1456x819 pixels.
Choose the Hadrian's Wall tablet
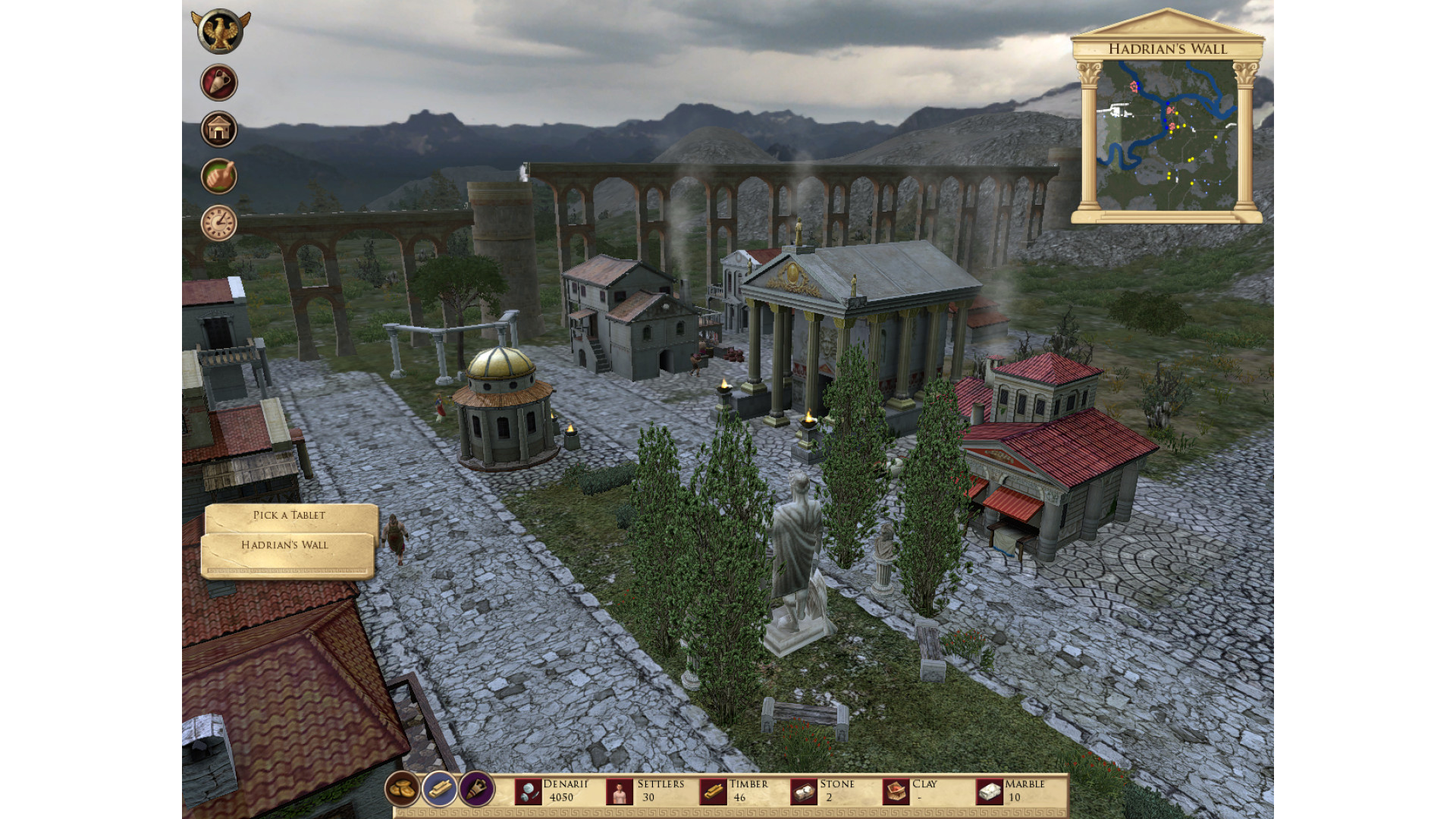(285, 545)
